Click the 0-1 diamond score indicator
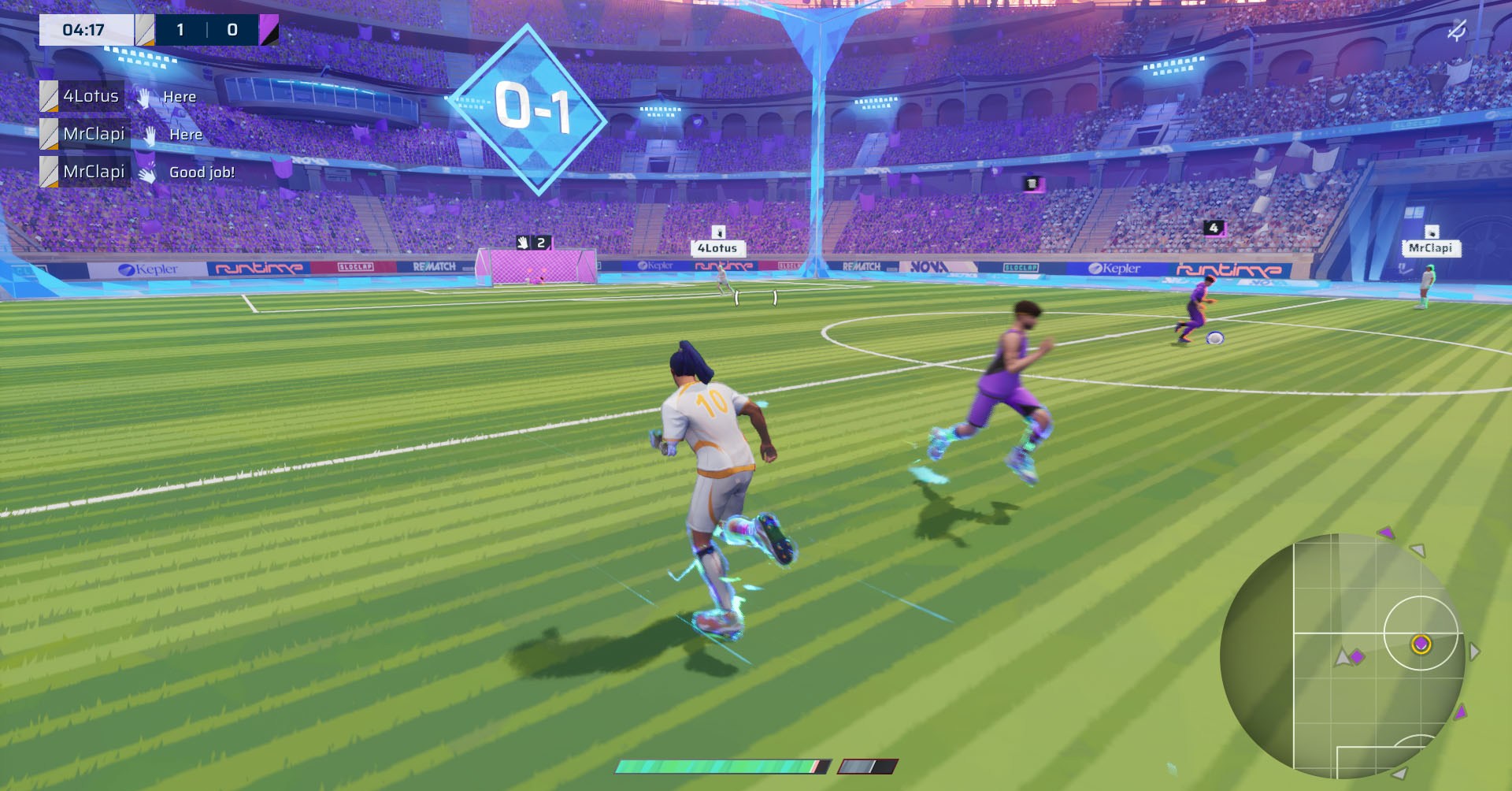Image resolution: width=1512 pixels, height=791 pixels. coord(532,109)
